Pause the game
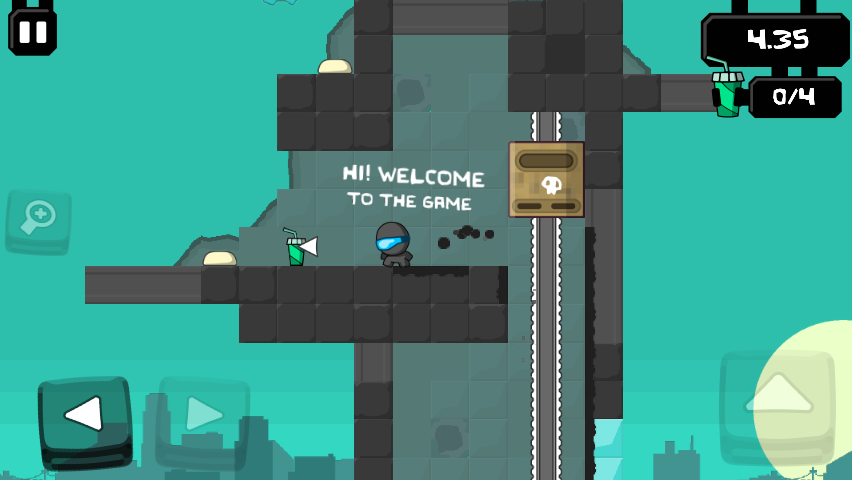The image size is (852, 480). (x=32, y=31)
